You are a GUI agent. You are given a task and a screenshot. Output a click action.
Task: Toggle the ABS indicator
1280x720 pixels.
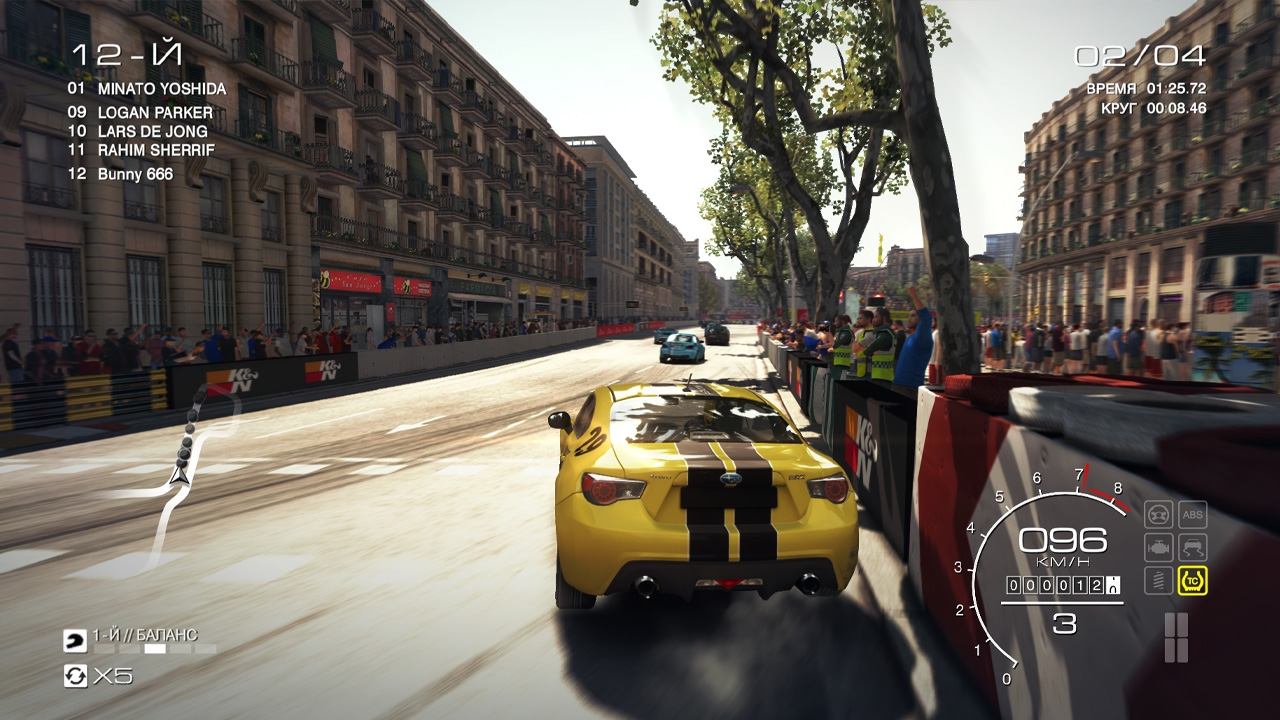click(x=1193, y=513)
